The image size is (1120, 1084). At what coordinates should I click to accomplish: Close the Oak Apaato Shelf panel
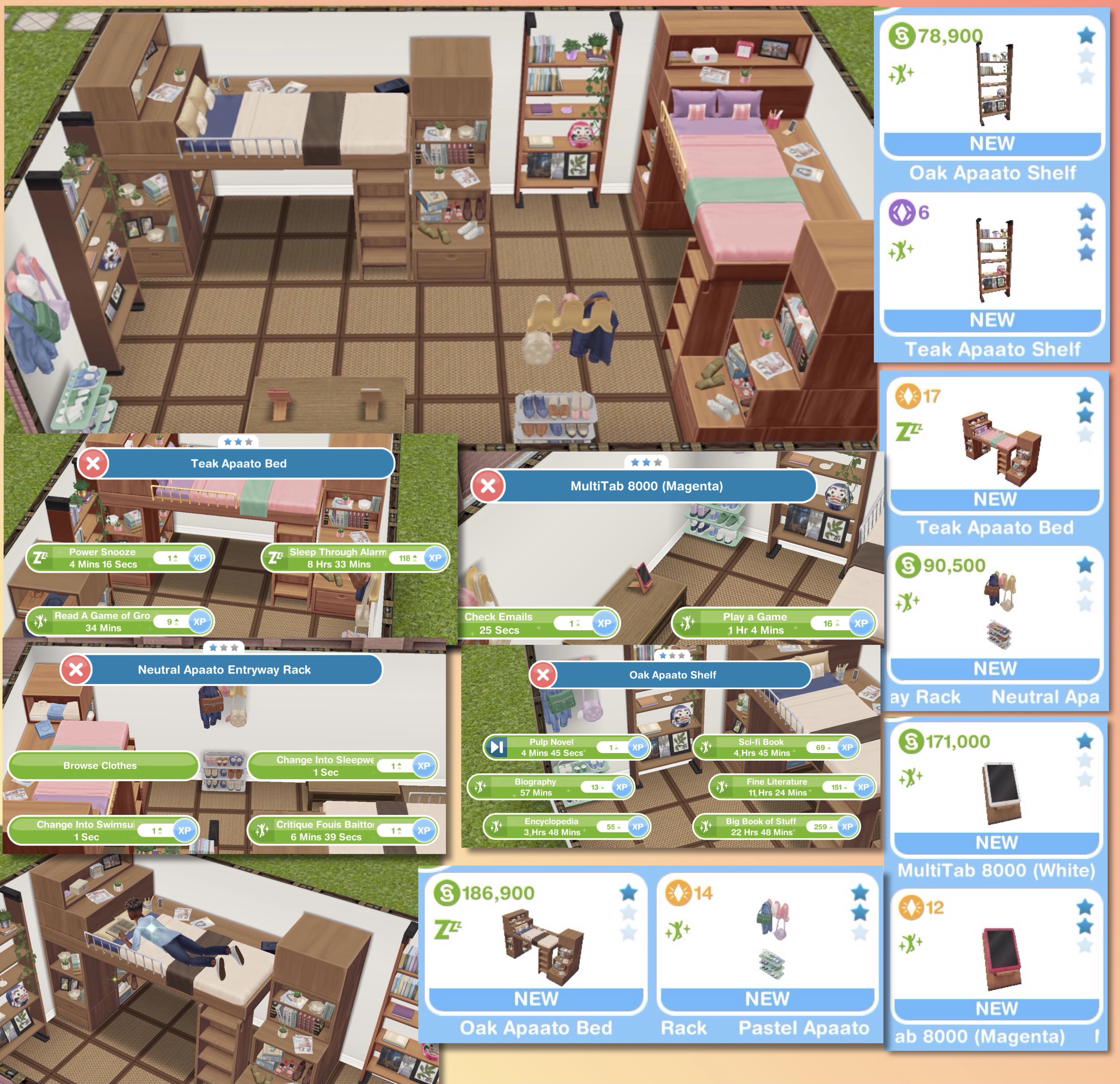pyautogui.click(x=543, y=675)
